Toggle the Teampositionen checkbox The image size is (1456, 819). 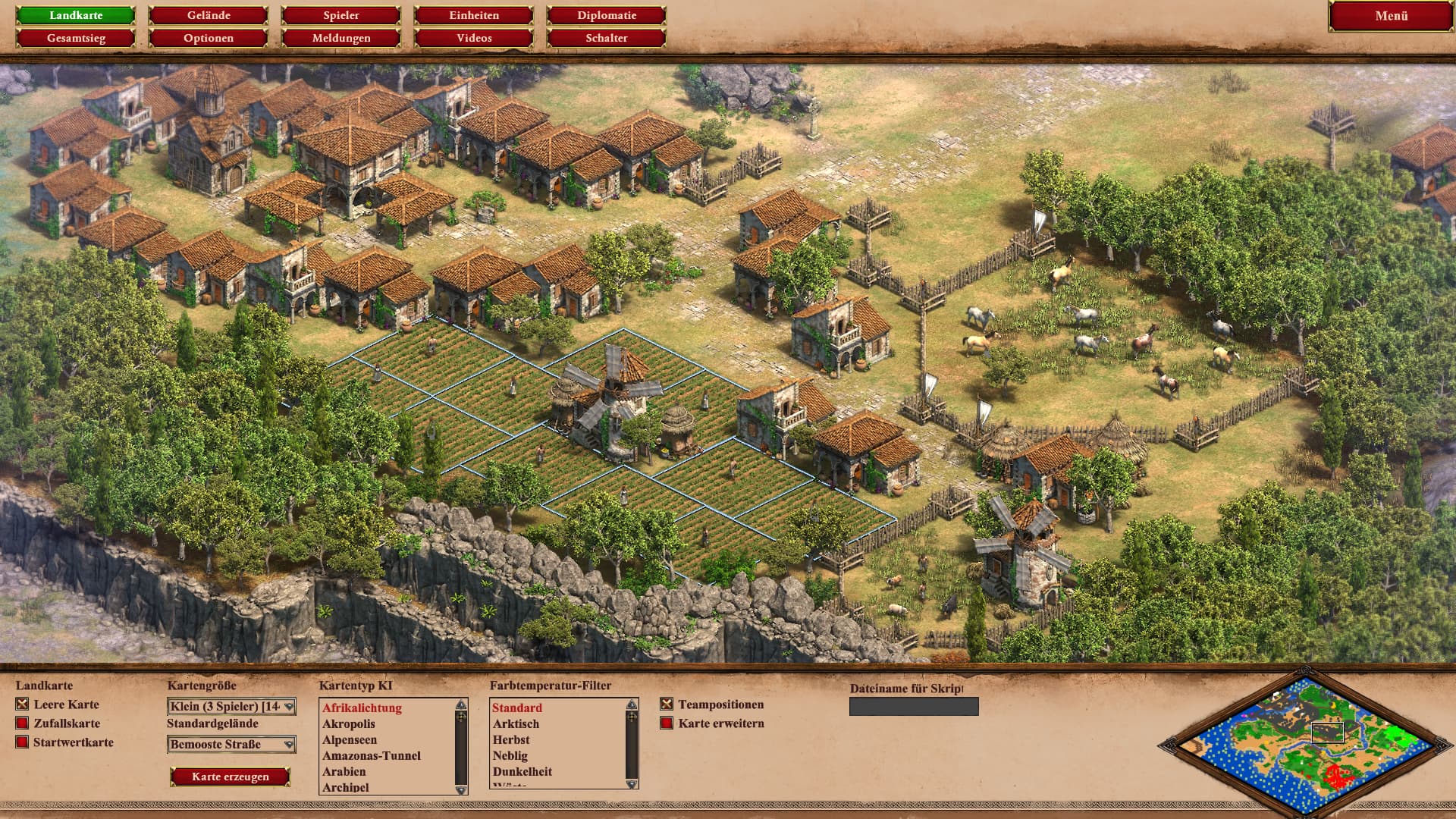tap(667, 704)
